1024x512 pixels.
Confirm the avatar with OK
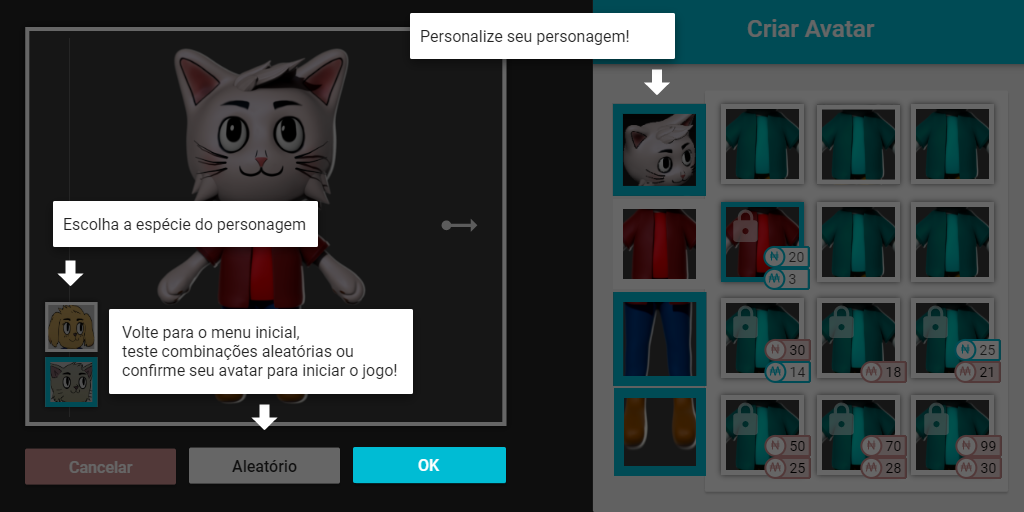[429, 466]
